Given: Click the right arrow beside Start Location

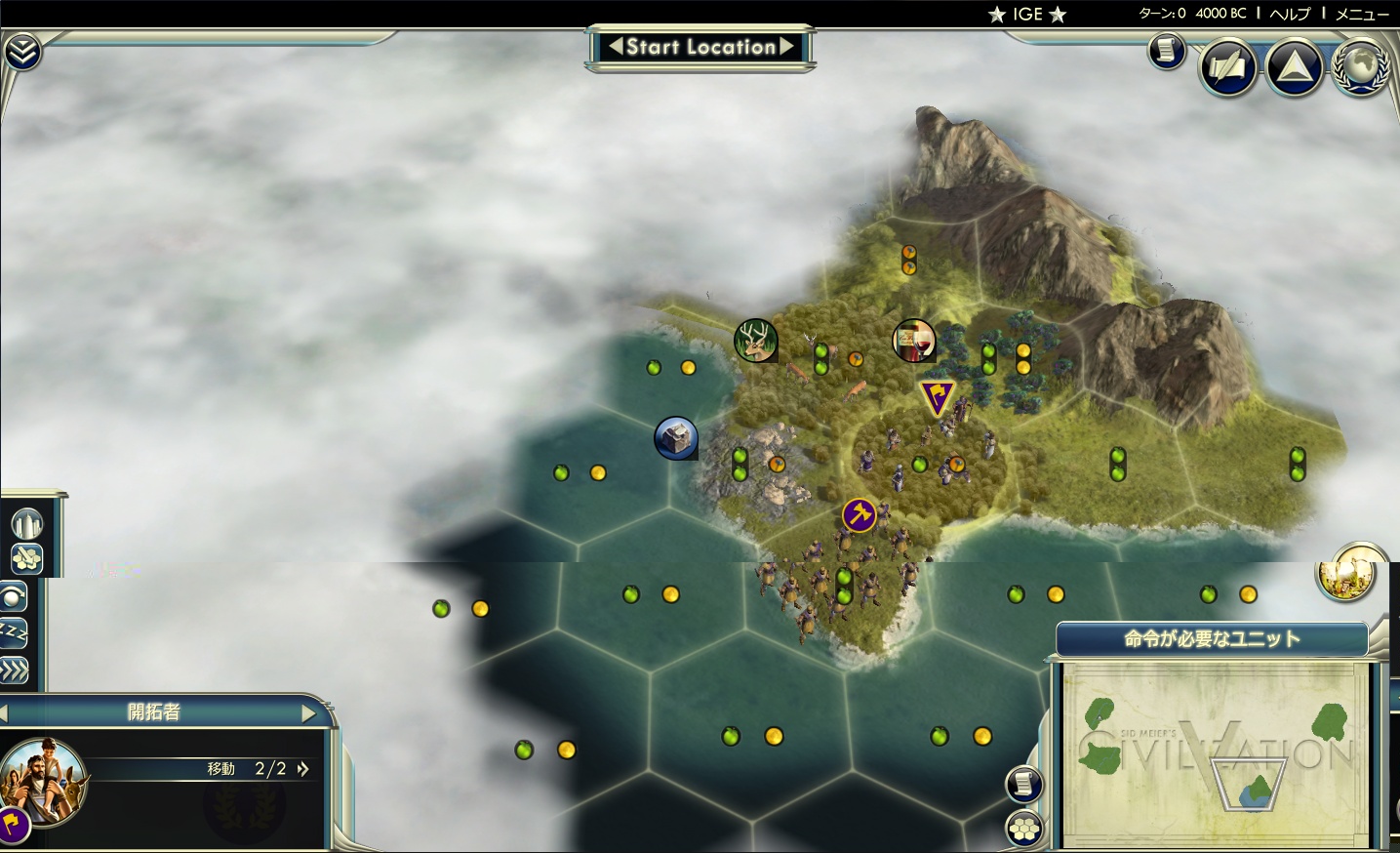Looking at the screenshot, I should 786,46.
